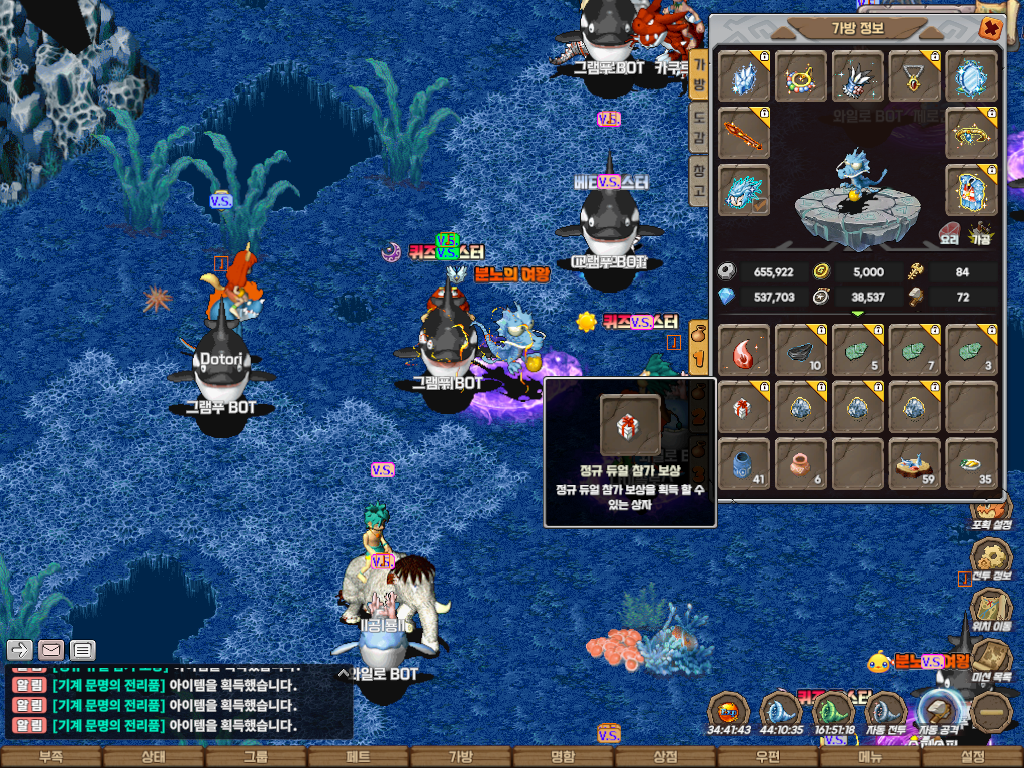Click the envelope mail button above chat
1024x768 pixels.
pyautogui.click(x=51, y=650)
